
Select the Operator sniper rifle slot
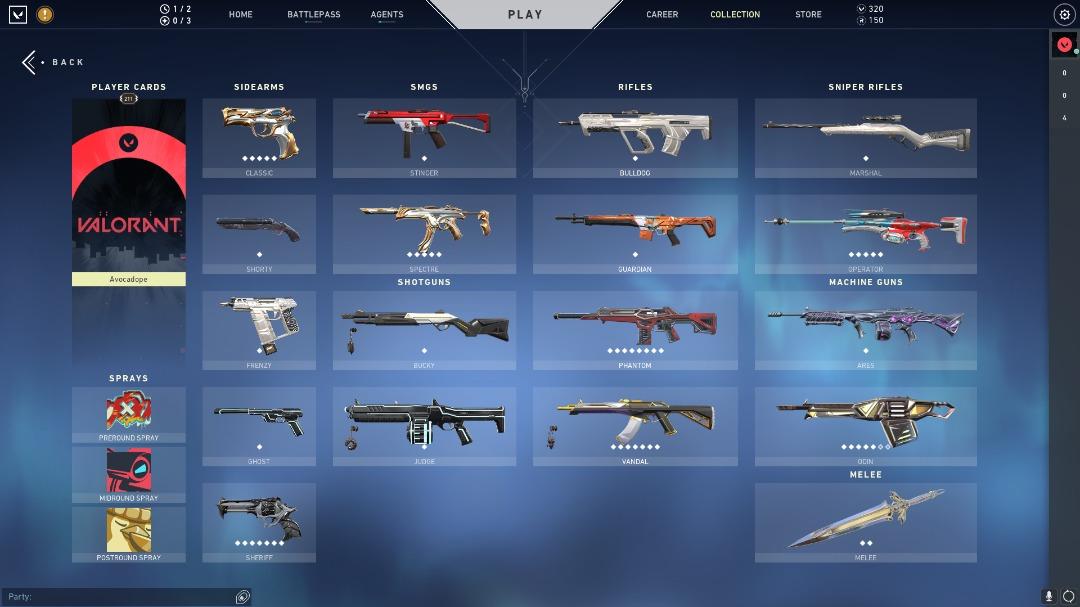(865, 234)
